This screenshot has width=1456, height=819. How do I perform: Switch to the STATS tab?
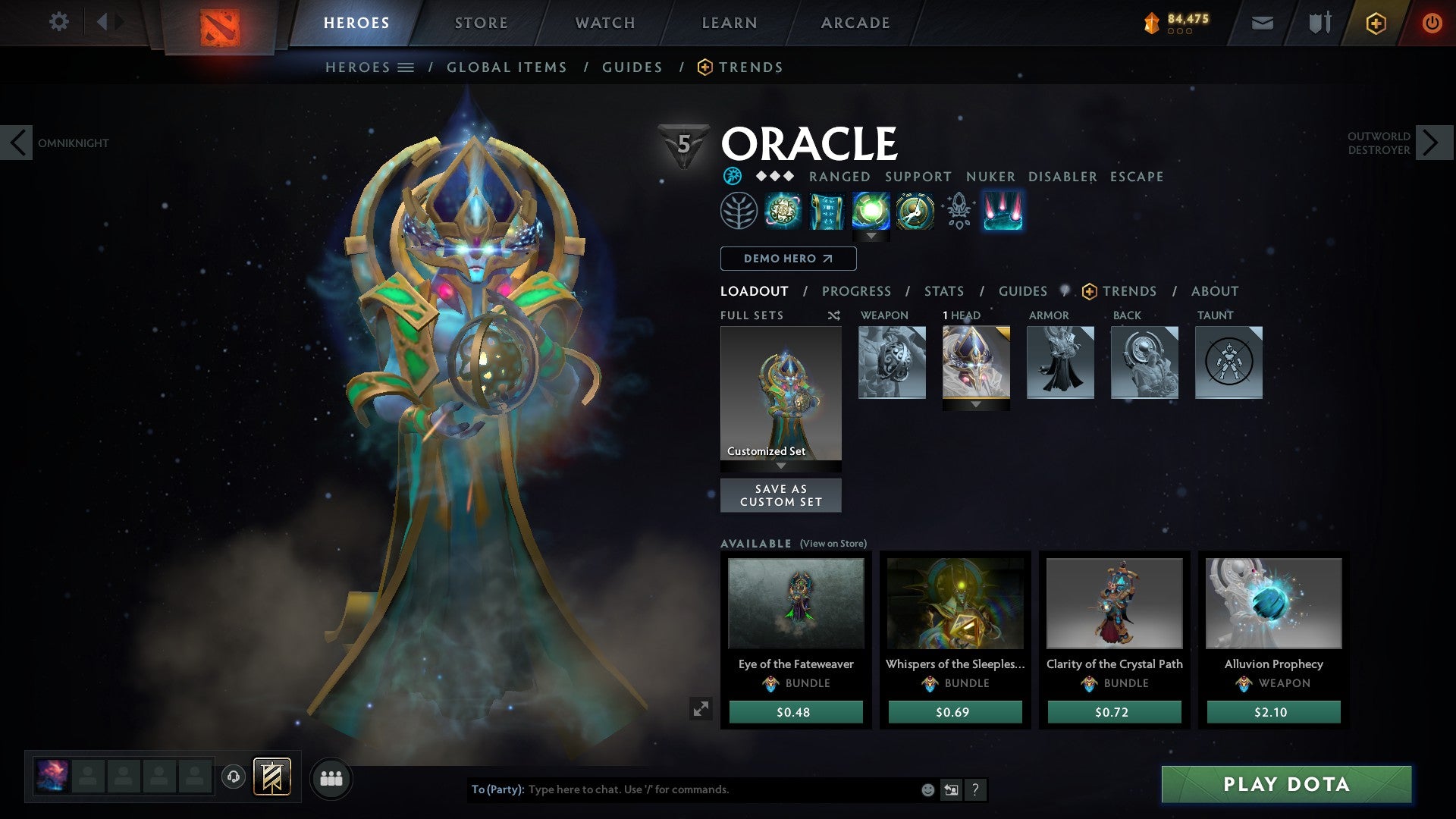(x=943, y=290)
